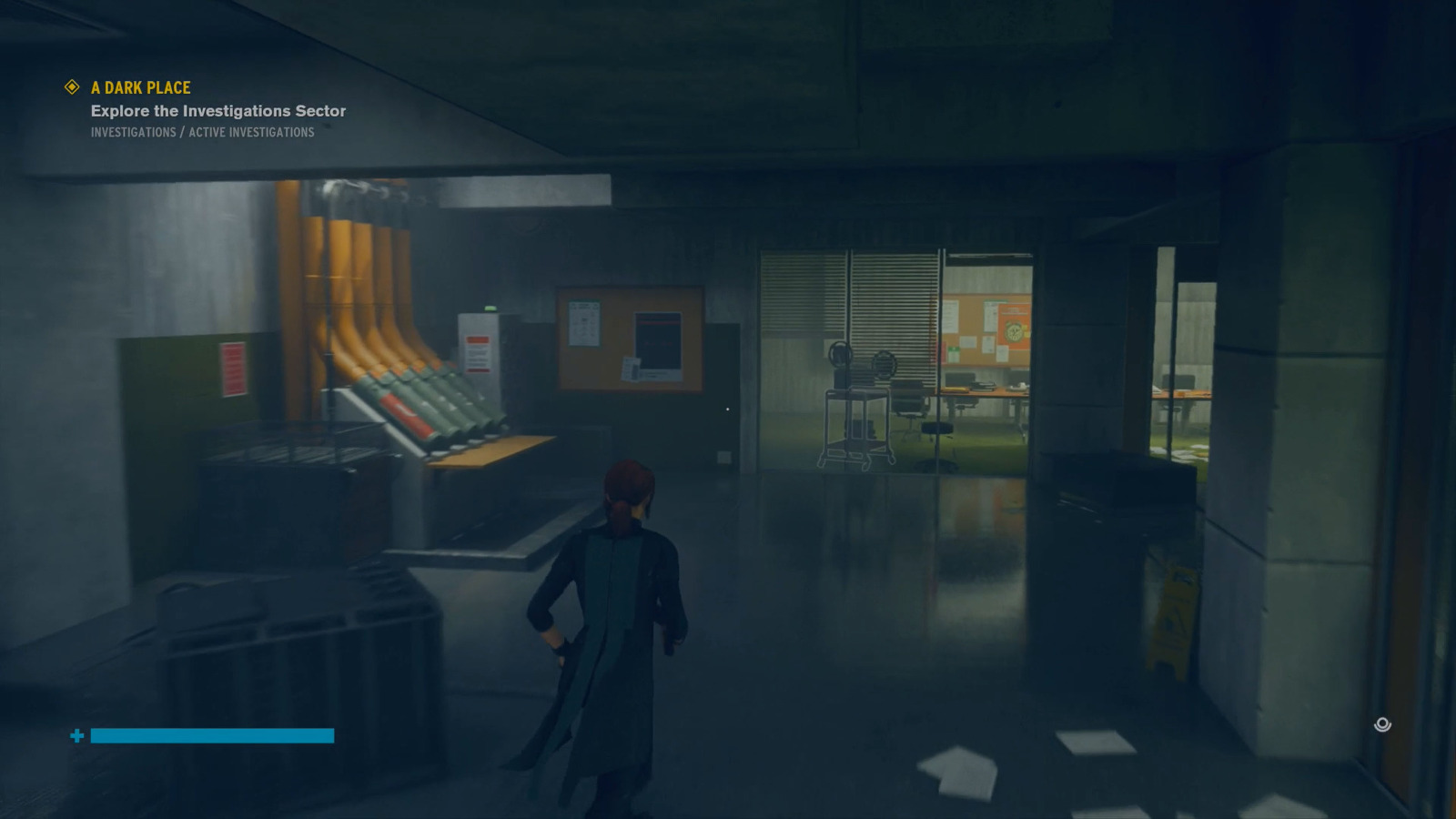Expand the INVESTIGATIONS / ACTIVE INVESTIGATIONS breadcrumb
Viewport: 1456px width, 819px height.
tap(201, 132)
